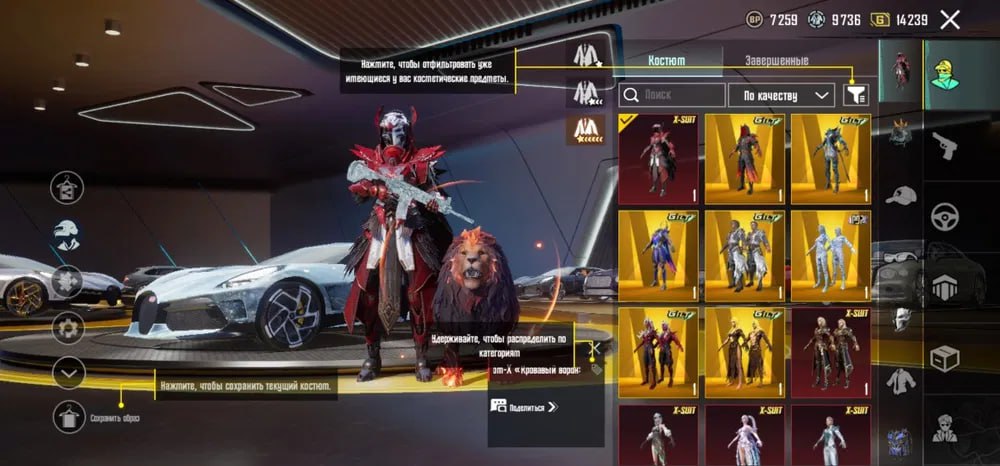This screenshot has height=466, width=1000.
Task: Toggle the owned-items filter funnel icon
Action: tap(856, 94)
